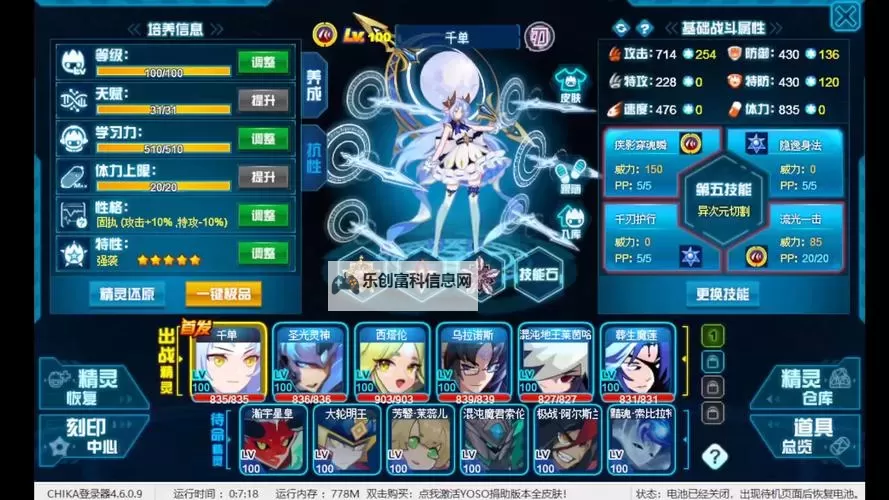Open the 皮肤 skin icon

click(570, 83)
